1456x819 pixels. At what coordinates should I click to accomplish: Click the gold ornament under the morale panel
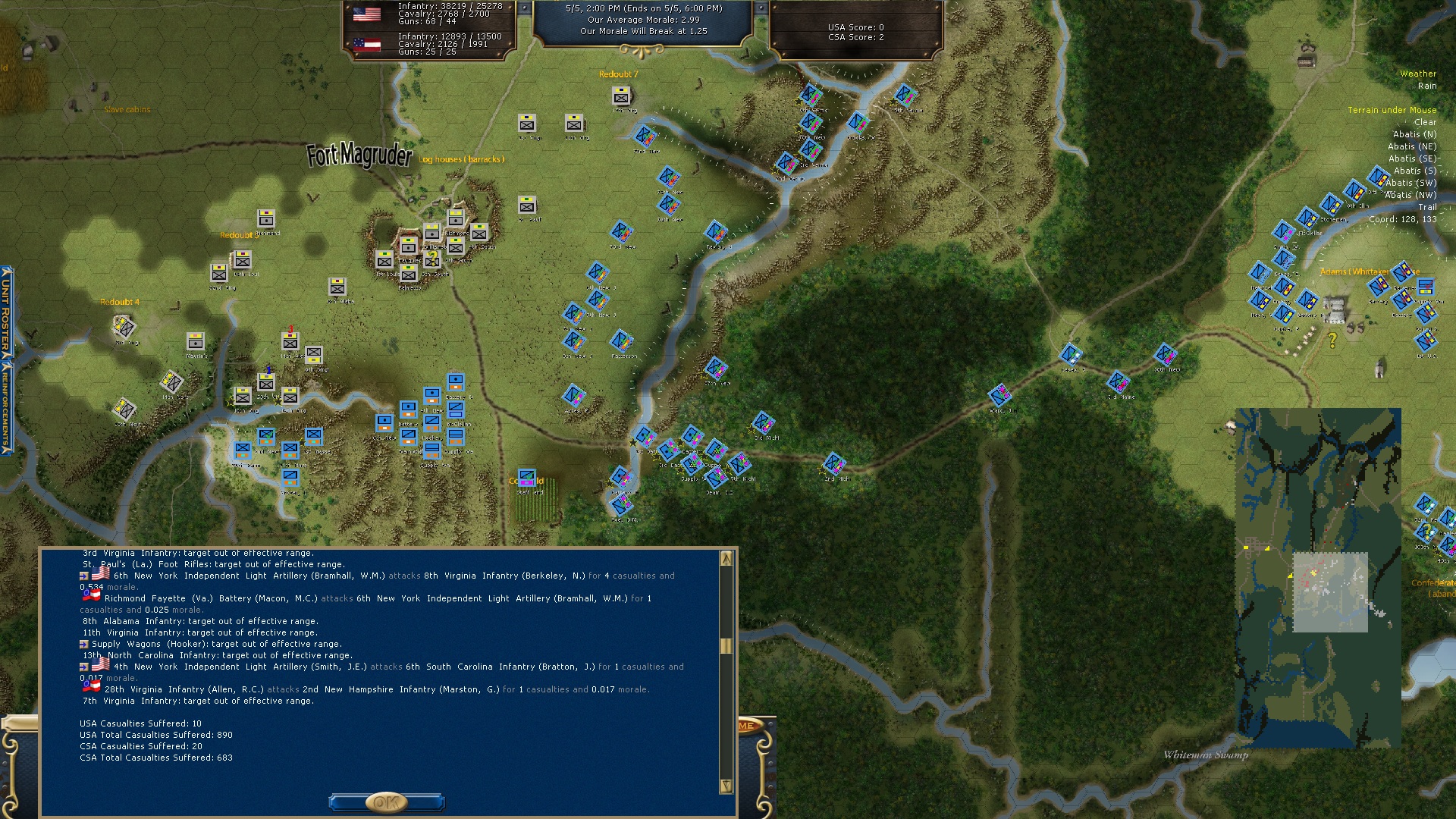pyautogui.click(x=642, y=52)
